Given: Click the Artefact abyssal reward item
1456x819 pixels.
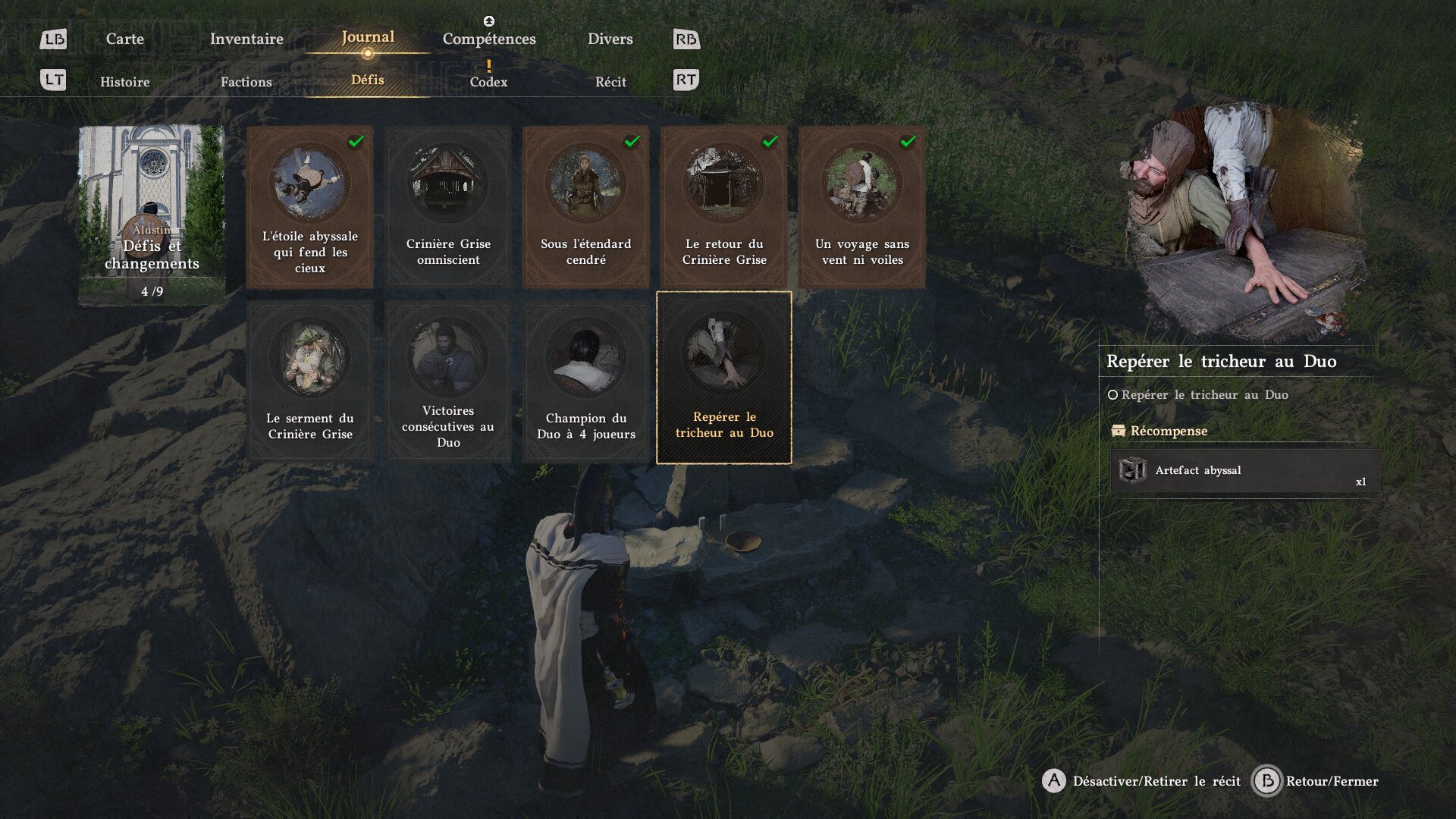Looking at the screenshot, I should point(1244,471).
